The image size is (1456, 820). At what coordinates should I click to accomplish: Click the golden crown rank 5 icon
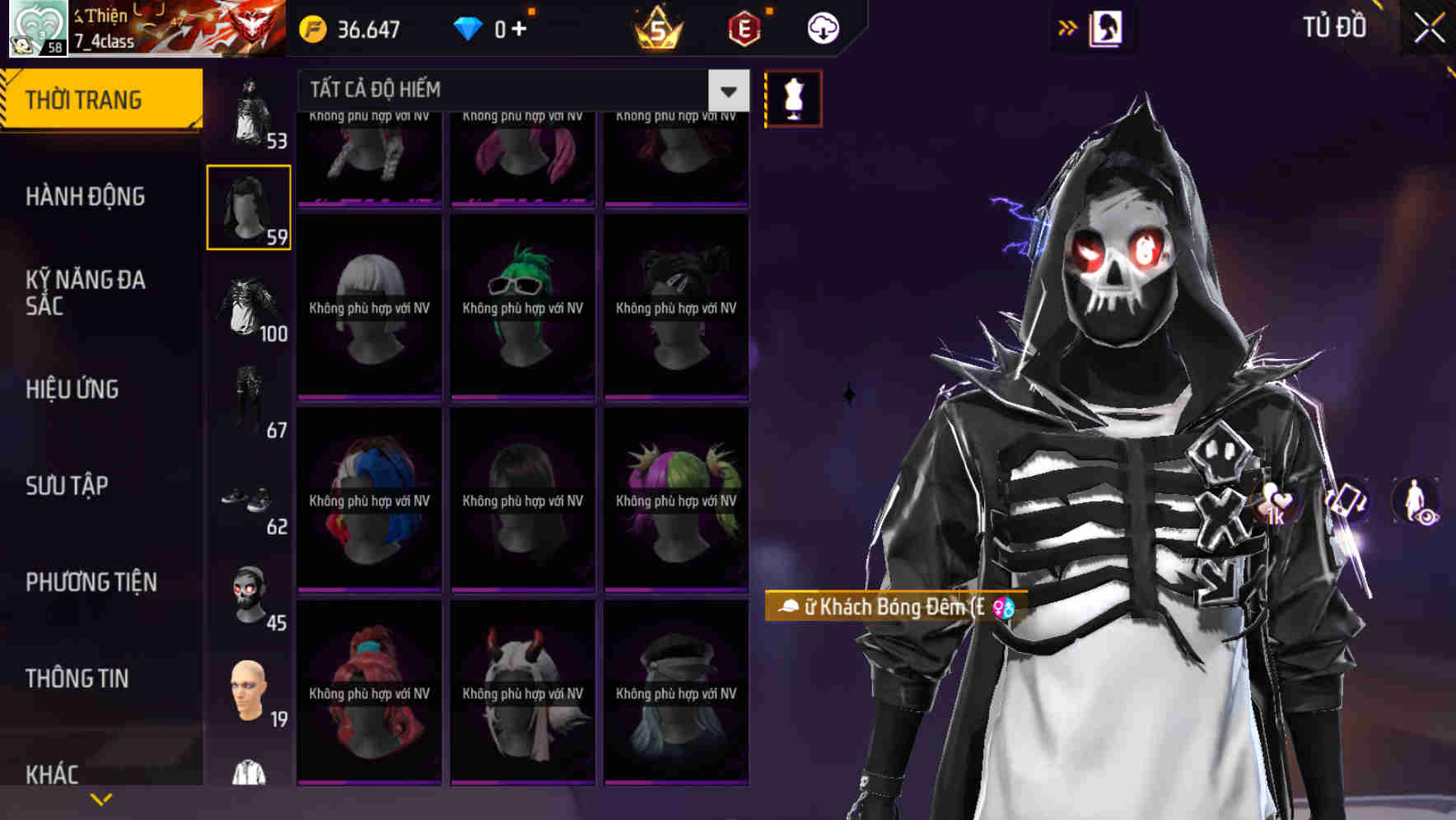pyautogui.click(x=659, y=30)
